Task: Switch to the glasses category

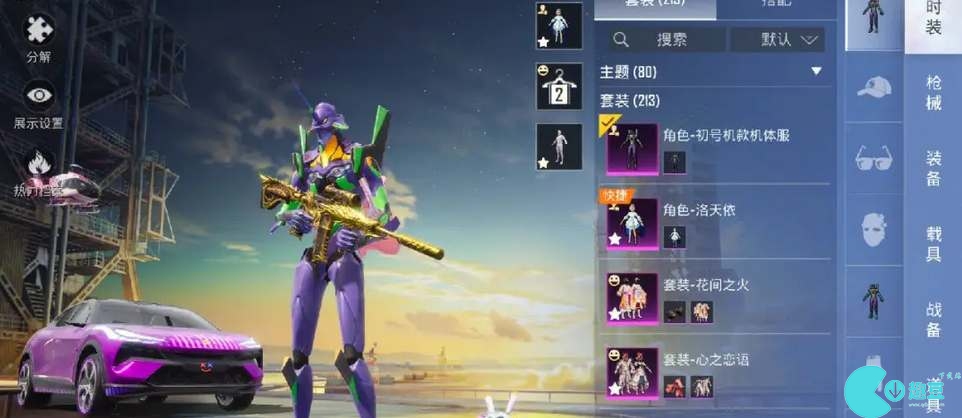Action: click(874, 158)
